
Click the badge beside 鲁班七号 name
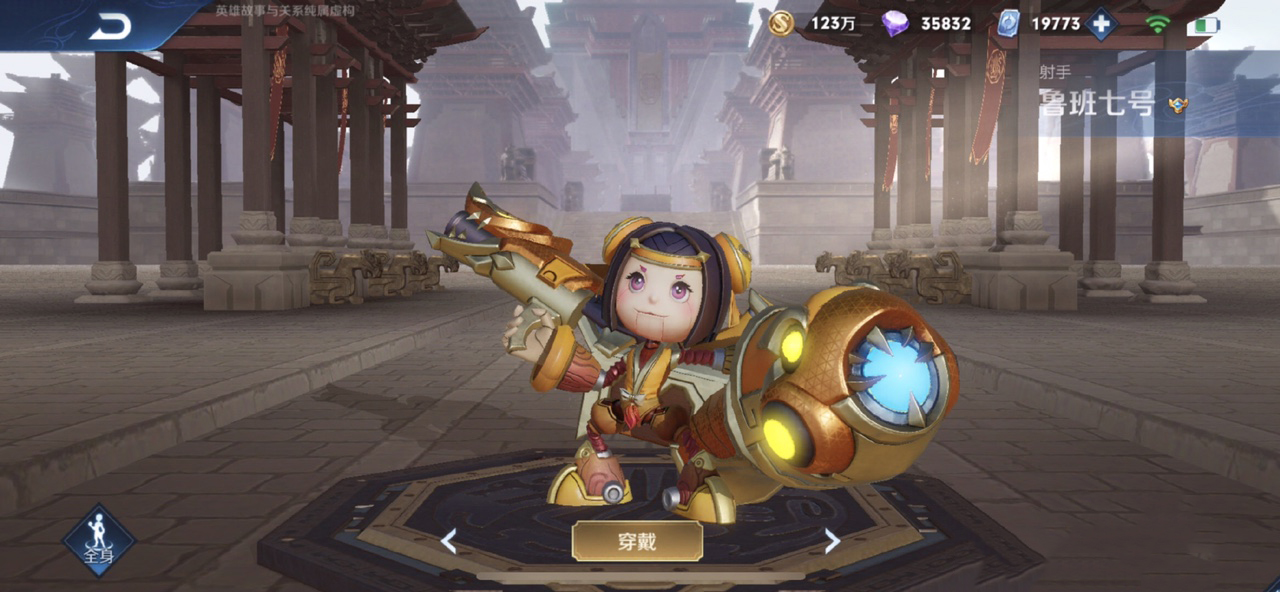(x=1178, y=104)
